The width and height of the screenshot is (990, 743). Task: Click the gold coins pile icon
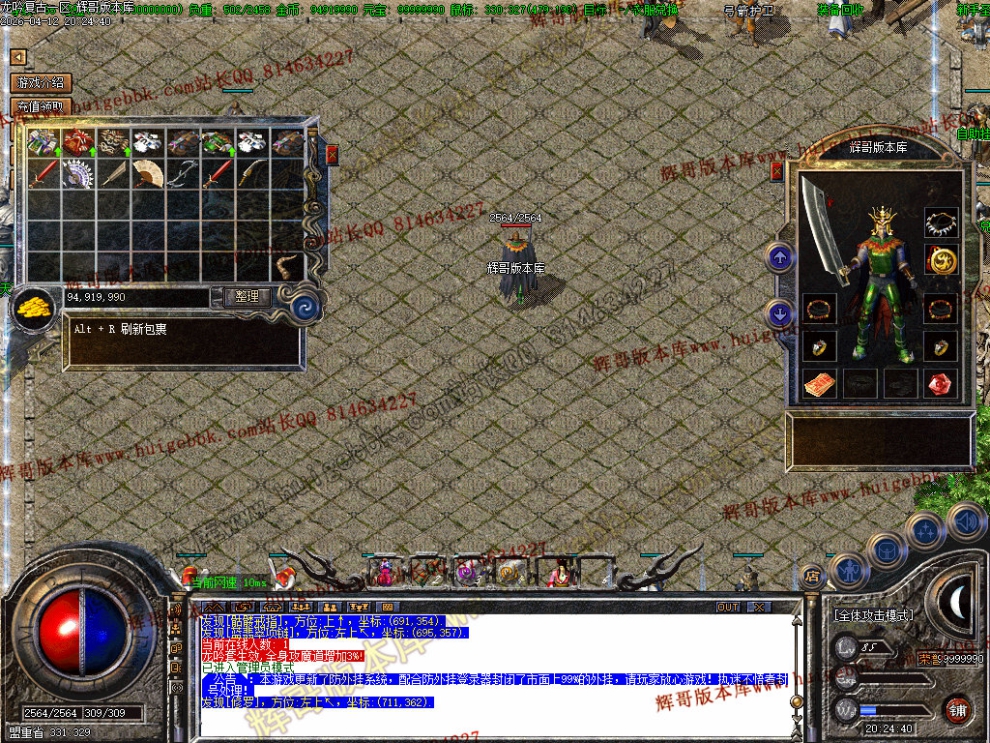[x=36, y=307]
